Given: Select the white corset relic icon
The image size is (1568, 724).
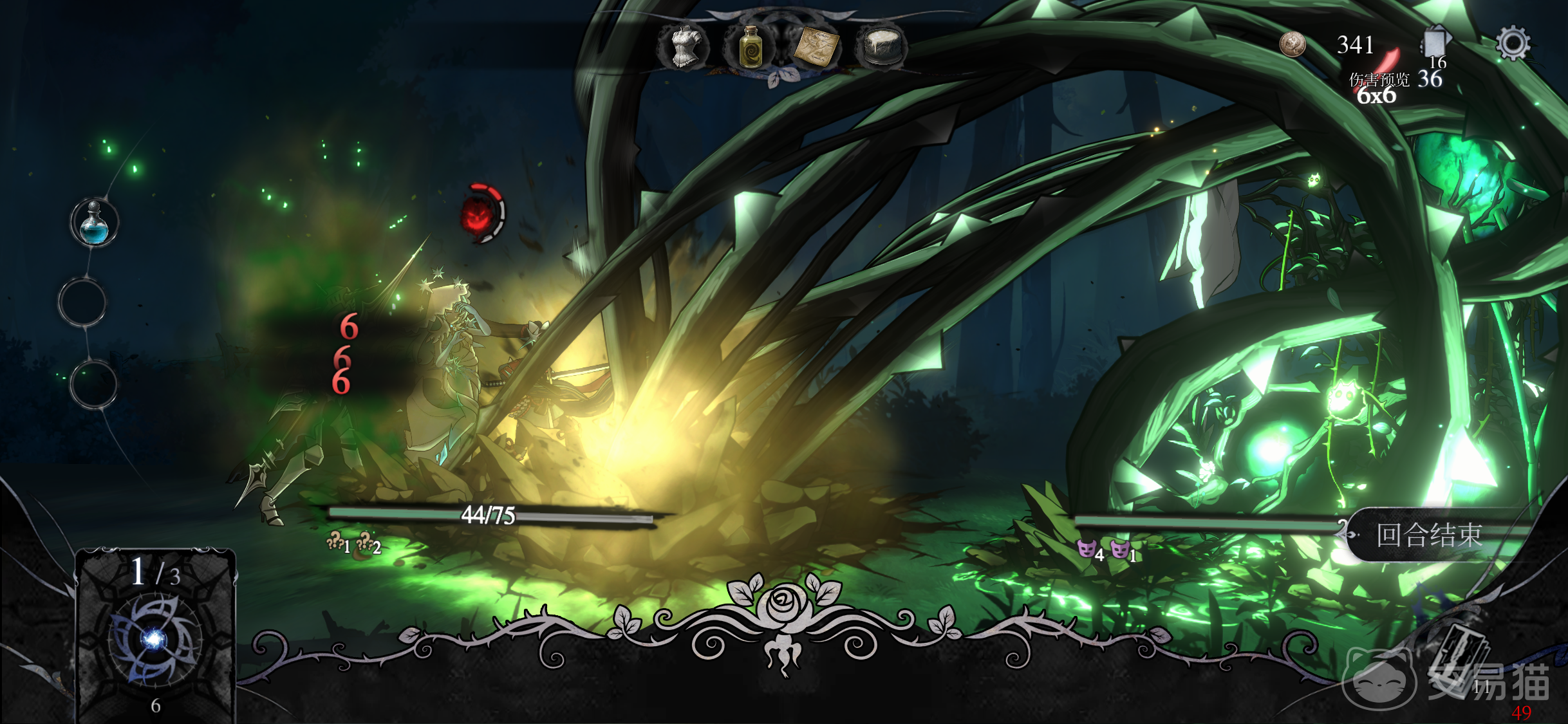Looking at the screenshot, I should [x=685, y=46].
